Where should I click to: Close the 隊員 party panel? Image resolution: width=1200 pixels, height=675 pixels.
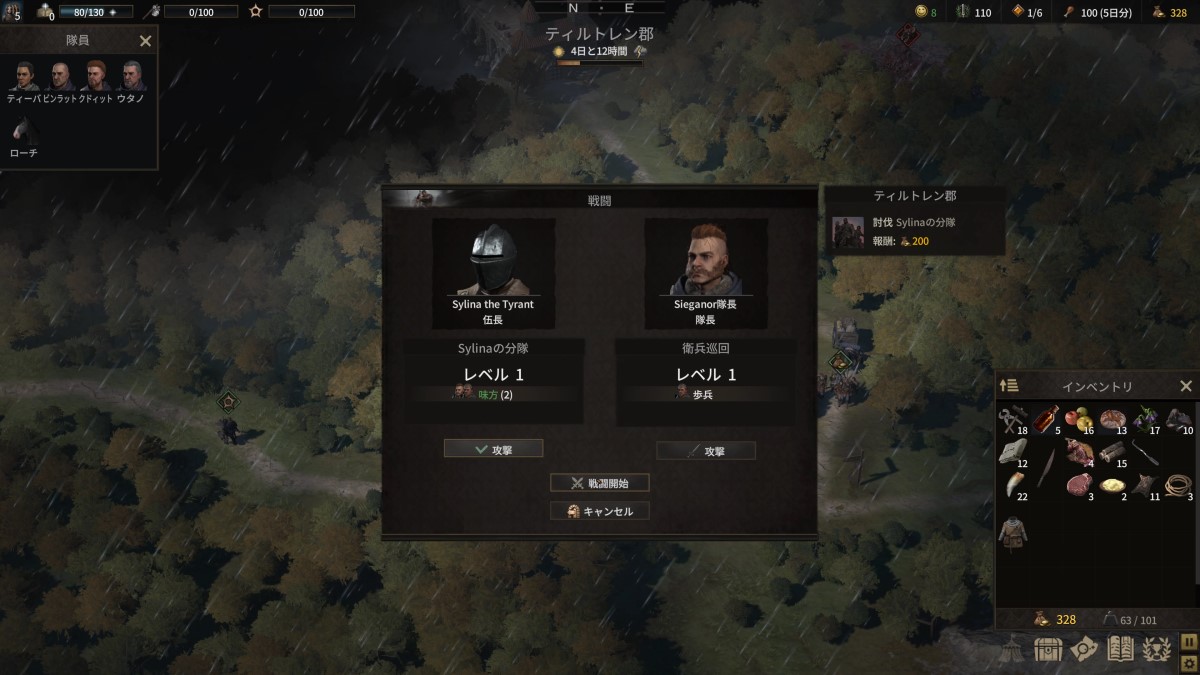[145, 41]
